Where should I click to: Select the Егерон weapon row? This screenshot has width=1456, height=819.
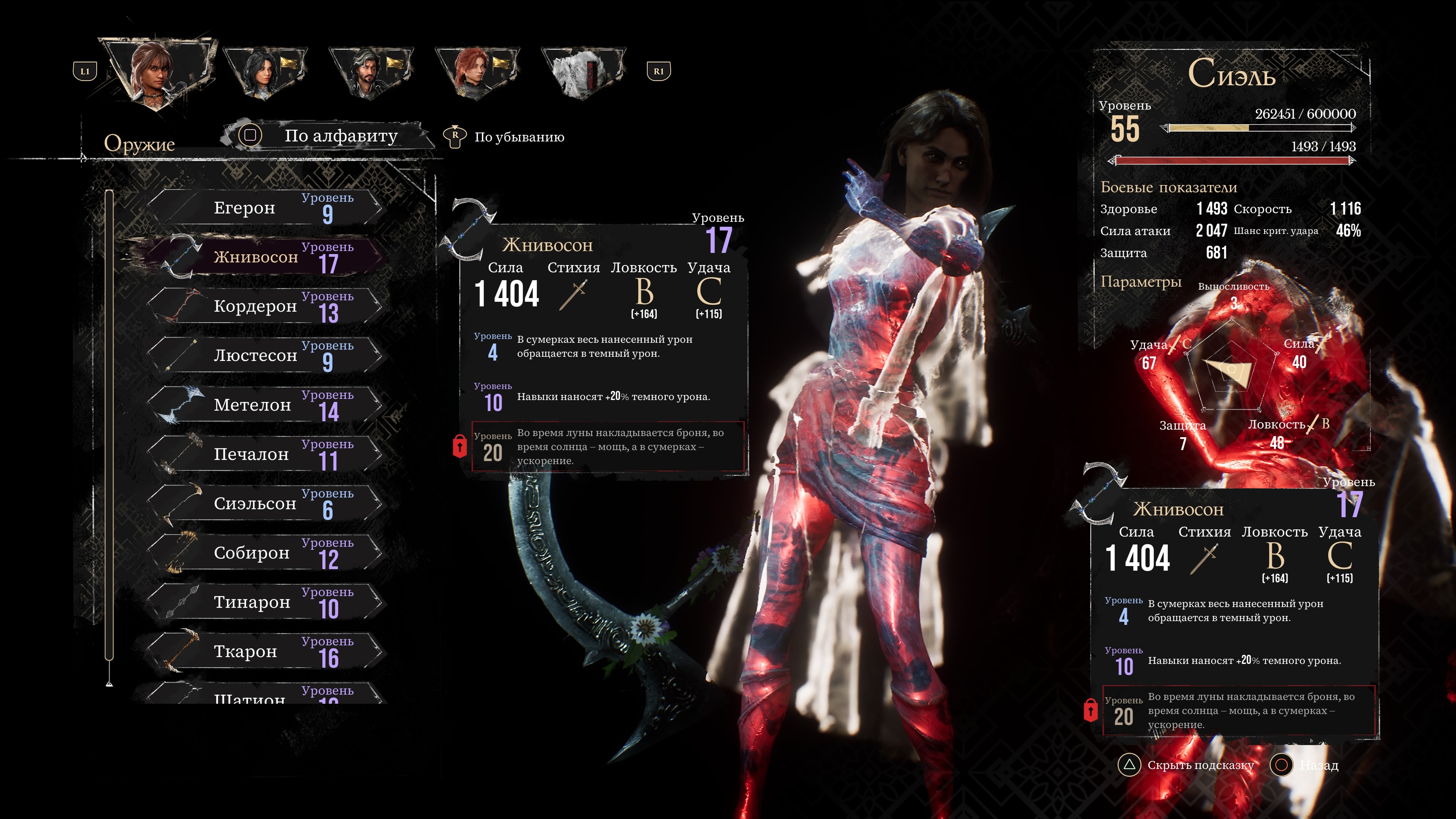pos(266,207)
